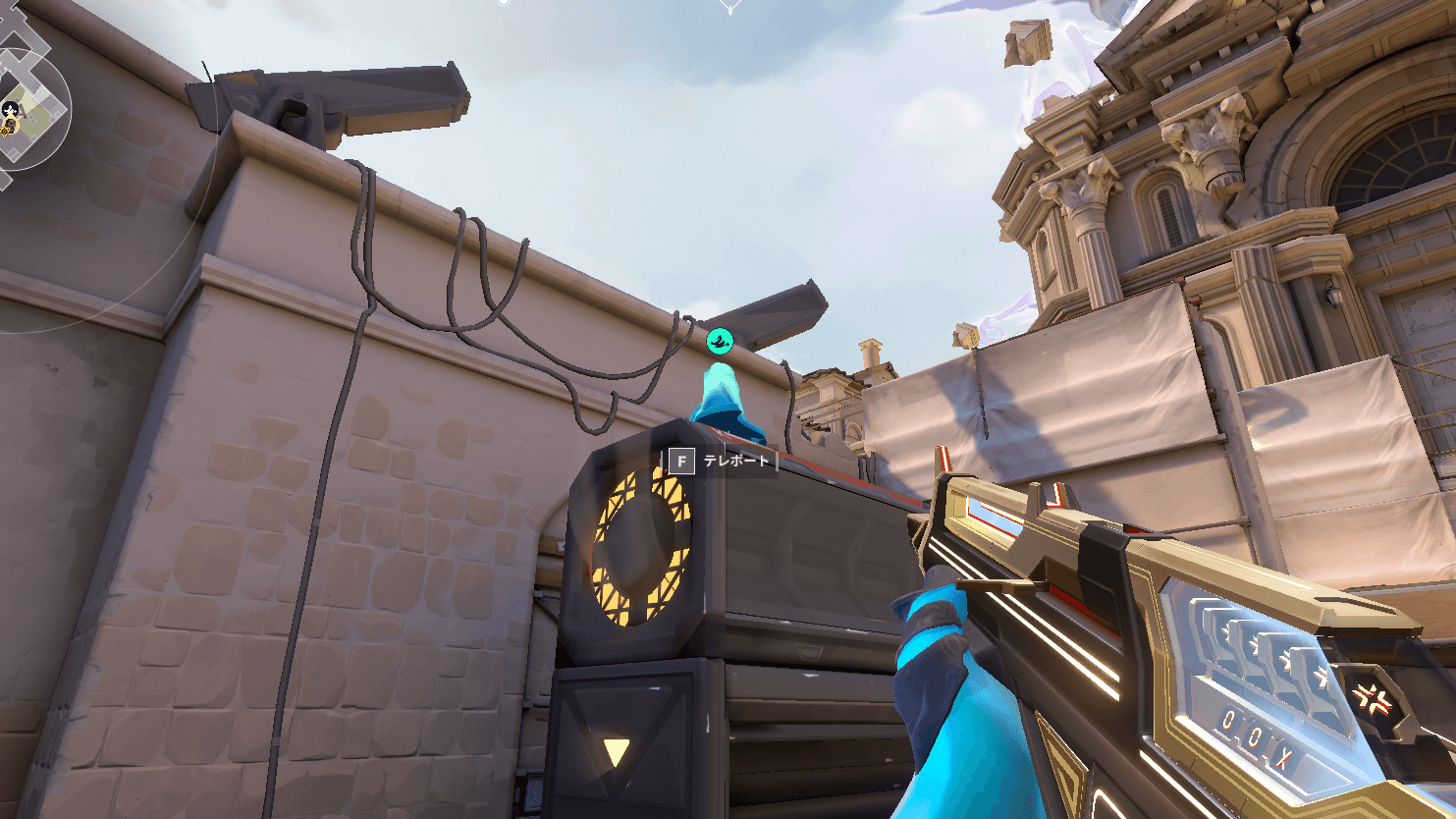The width and height of the screenshot is (1456, 819).
Task: Click the circular minimap
Action: pyautogui.click(x=29, y=106)
